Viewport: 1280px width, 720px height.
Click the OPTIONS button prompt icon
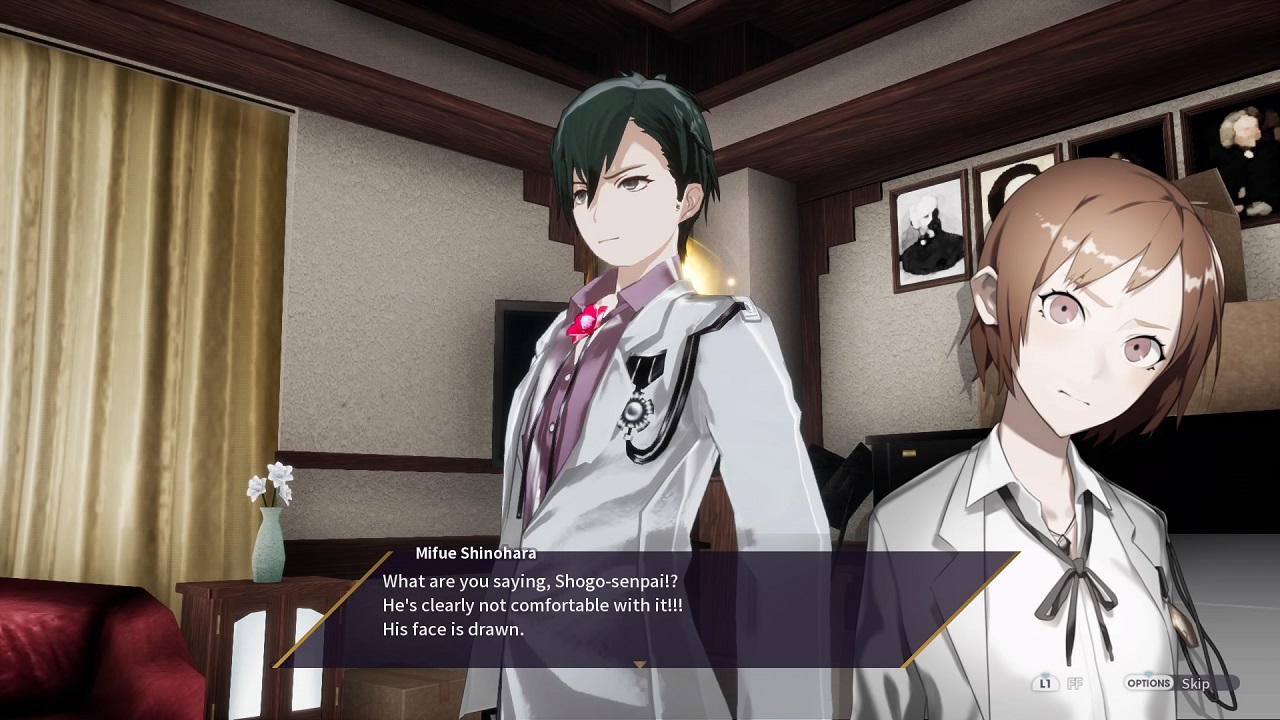[1151, 683]
